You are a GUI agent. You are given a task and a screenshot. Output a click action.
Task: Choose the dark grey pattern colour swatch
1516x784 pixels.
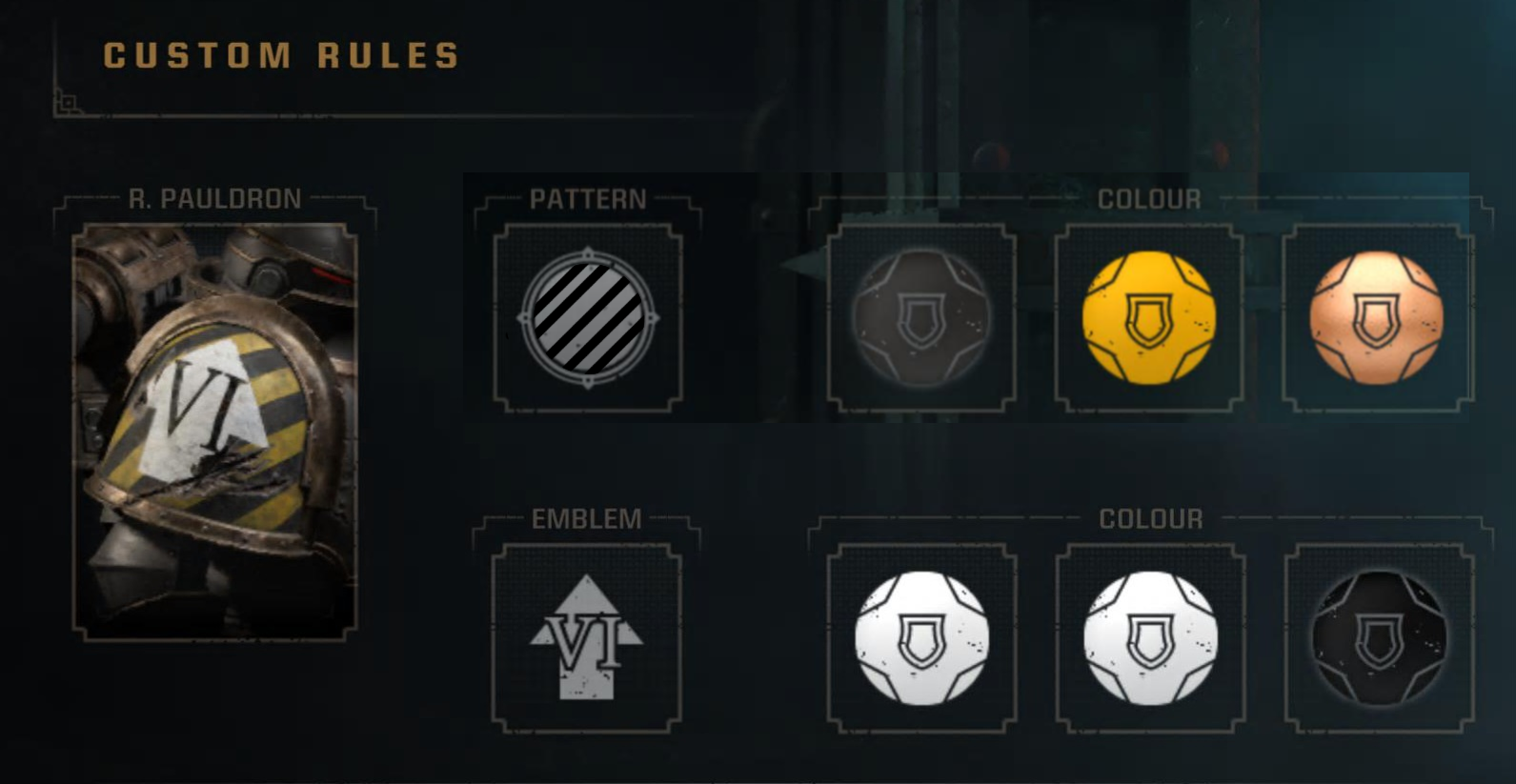click(920, 317)
